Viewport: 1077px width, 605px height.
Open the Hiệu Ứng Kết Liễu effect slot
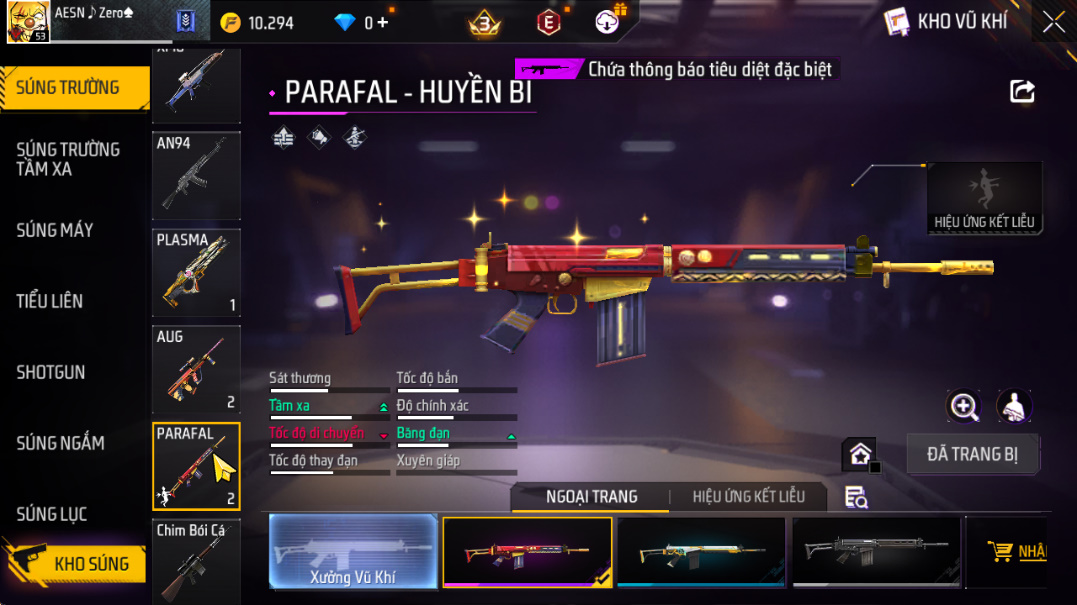pos(984,199)
